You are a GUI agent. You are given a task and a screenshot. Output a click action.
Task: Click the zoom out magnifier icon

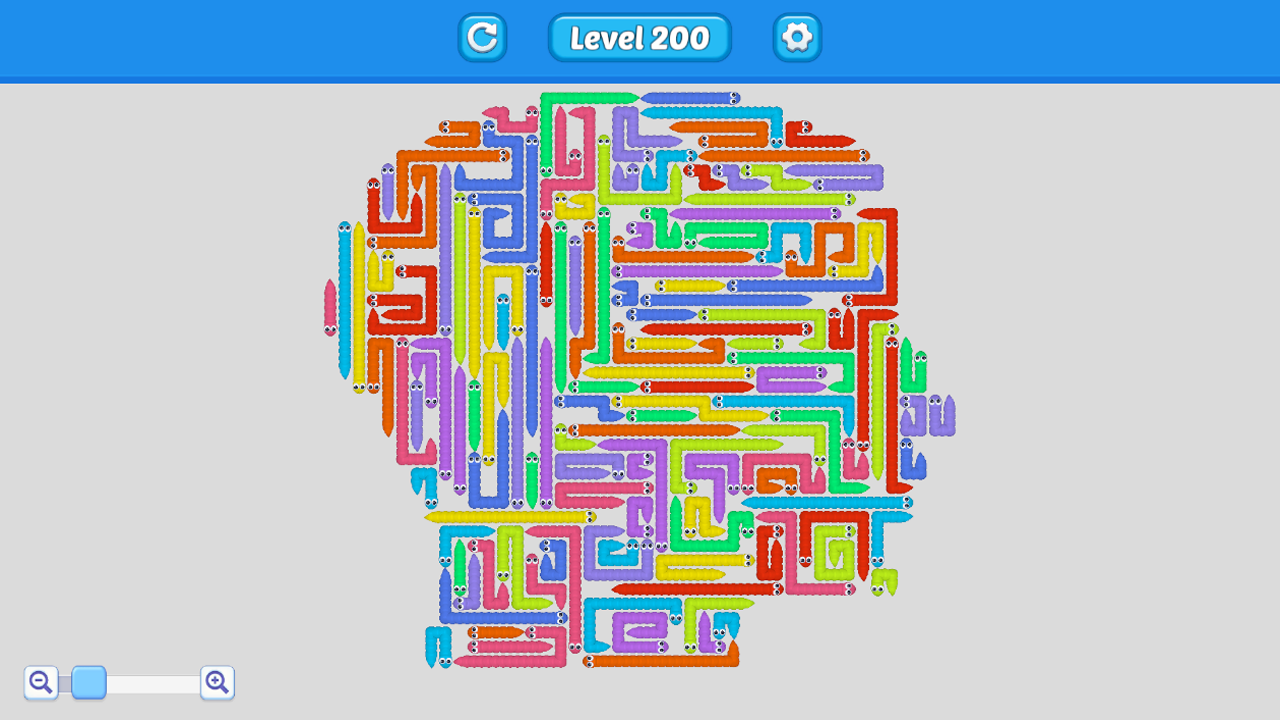(40, 682)
